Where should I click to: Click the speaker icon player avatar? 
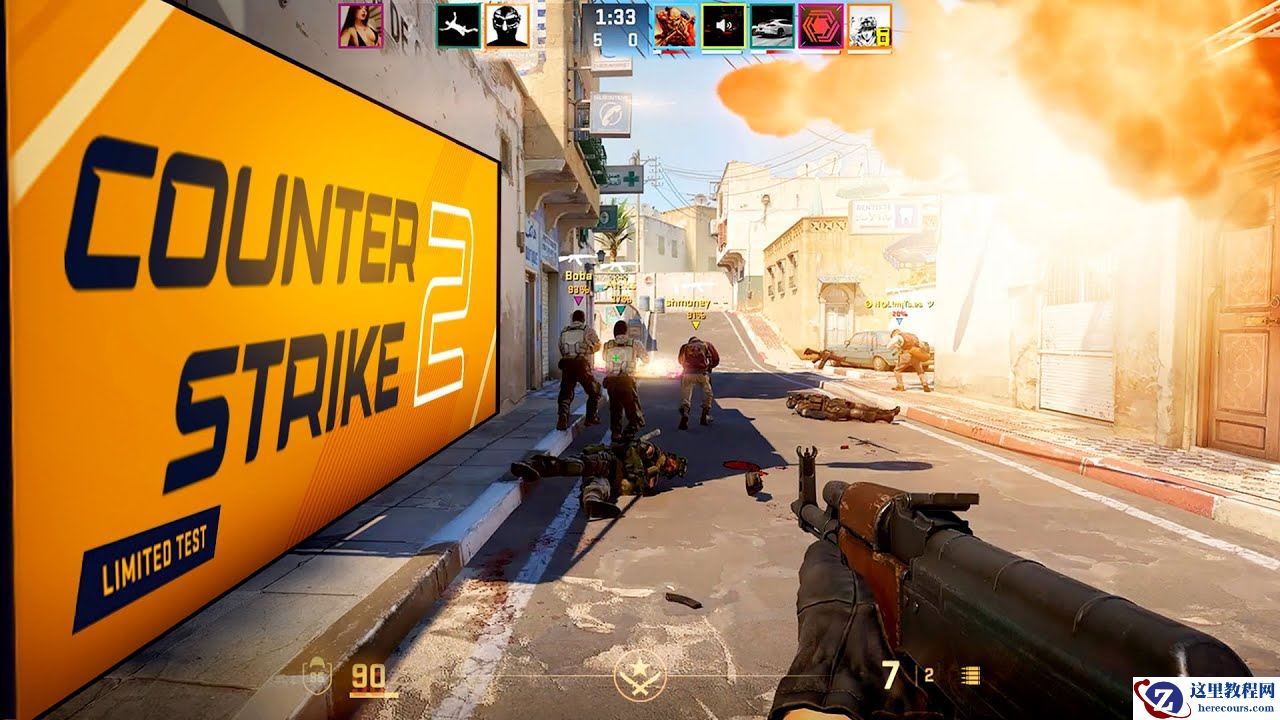tap(723, 25)
